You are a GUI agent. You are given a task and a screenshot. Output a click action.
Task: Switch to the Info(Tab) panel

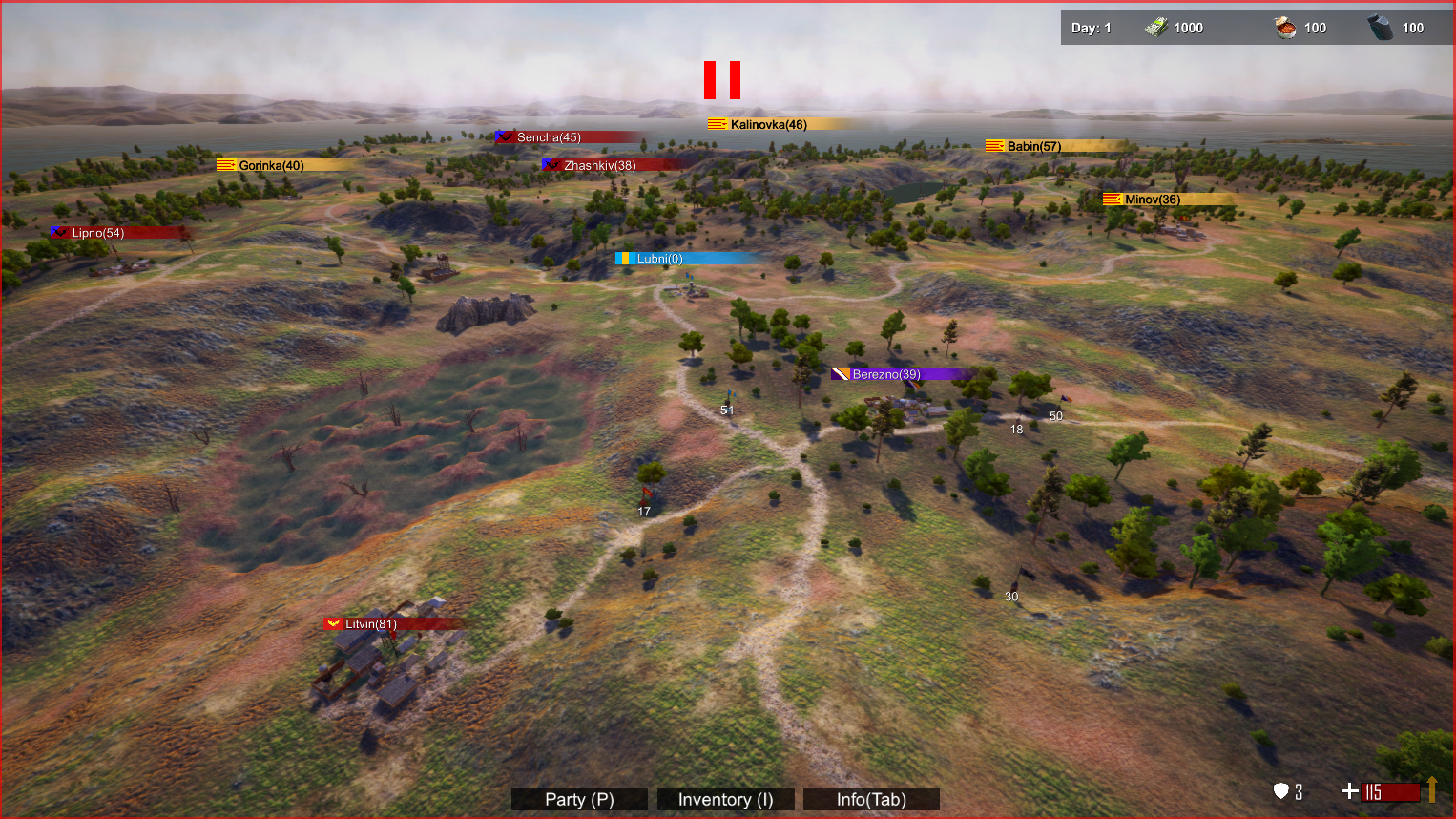click(870, 799)
